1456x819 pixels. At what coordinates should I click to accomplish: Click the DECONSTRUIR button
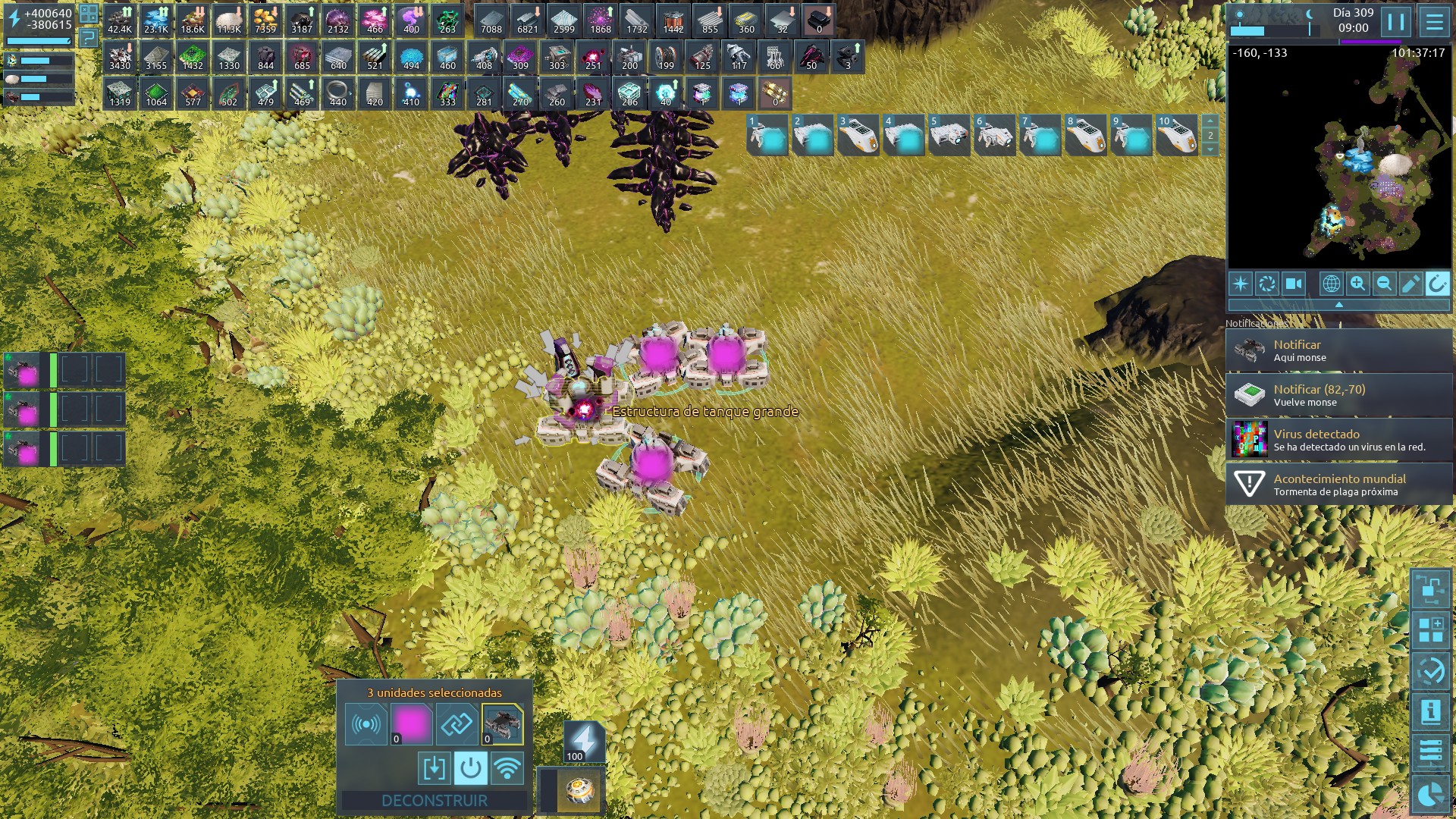434,800
